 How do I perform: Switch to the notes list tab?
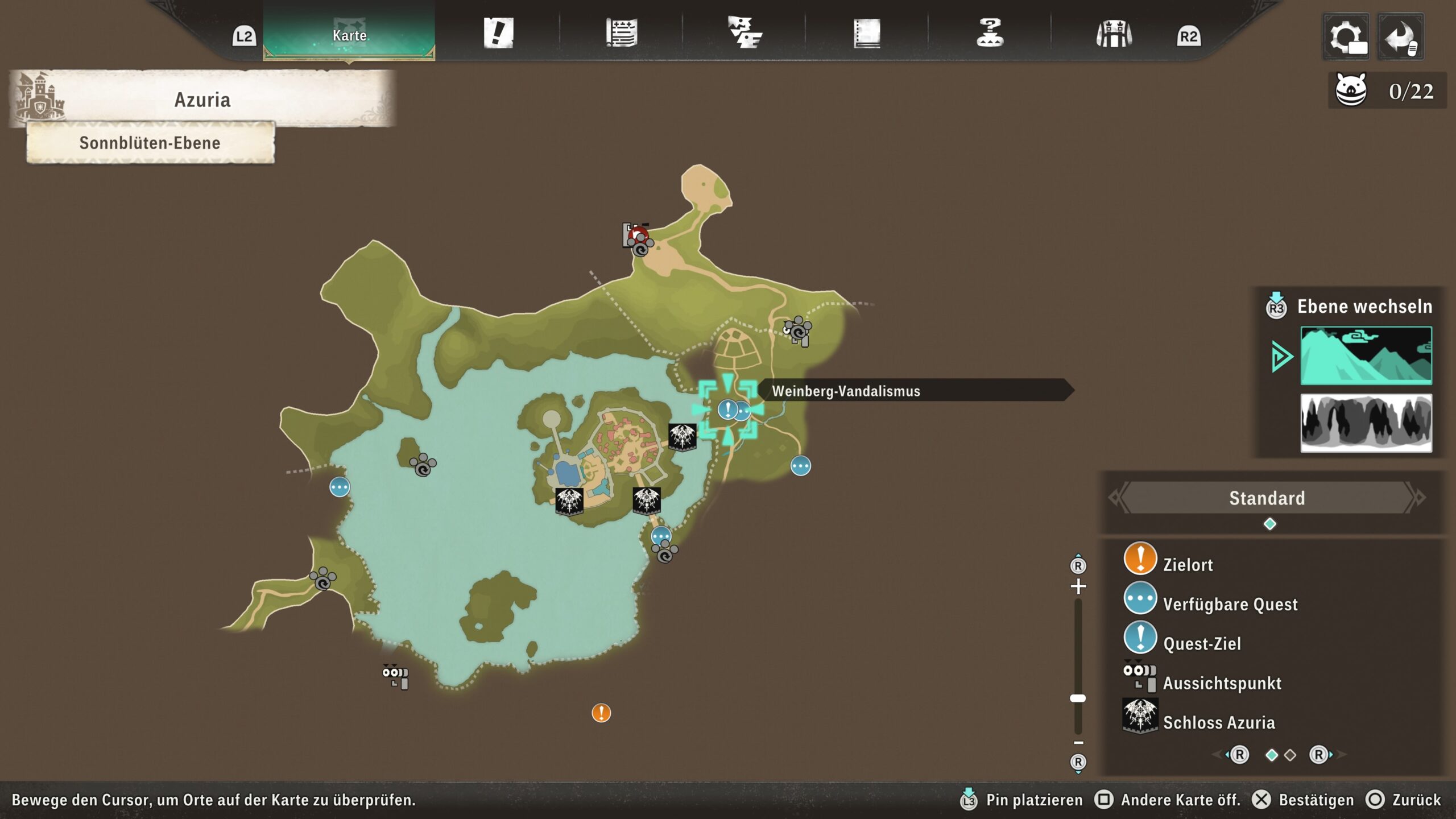point(621,33)
